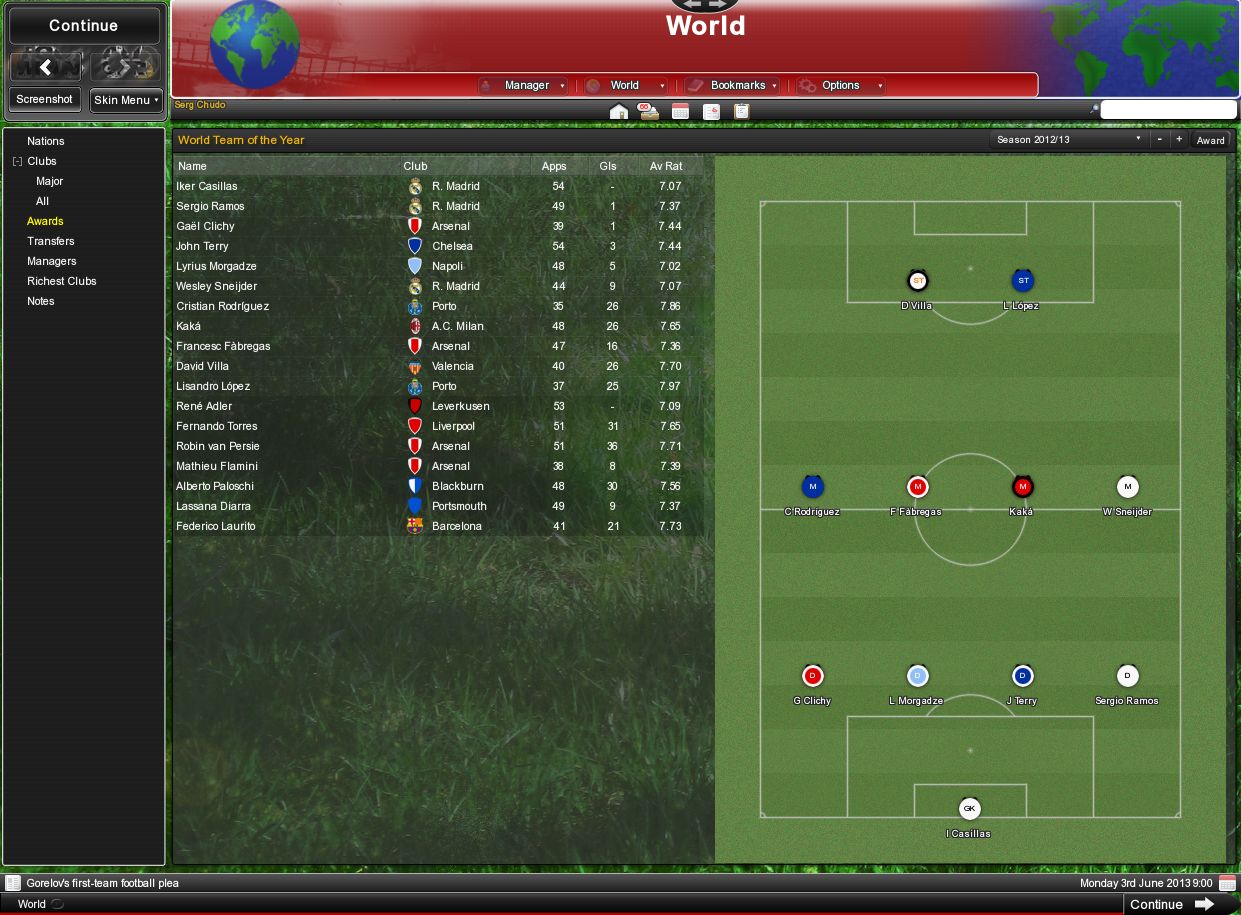Viewport: 1241px width, 915px height.
Task: Click the top Continue button
Action: pos(83,26)
